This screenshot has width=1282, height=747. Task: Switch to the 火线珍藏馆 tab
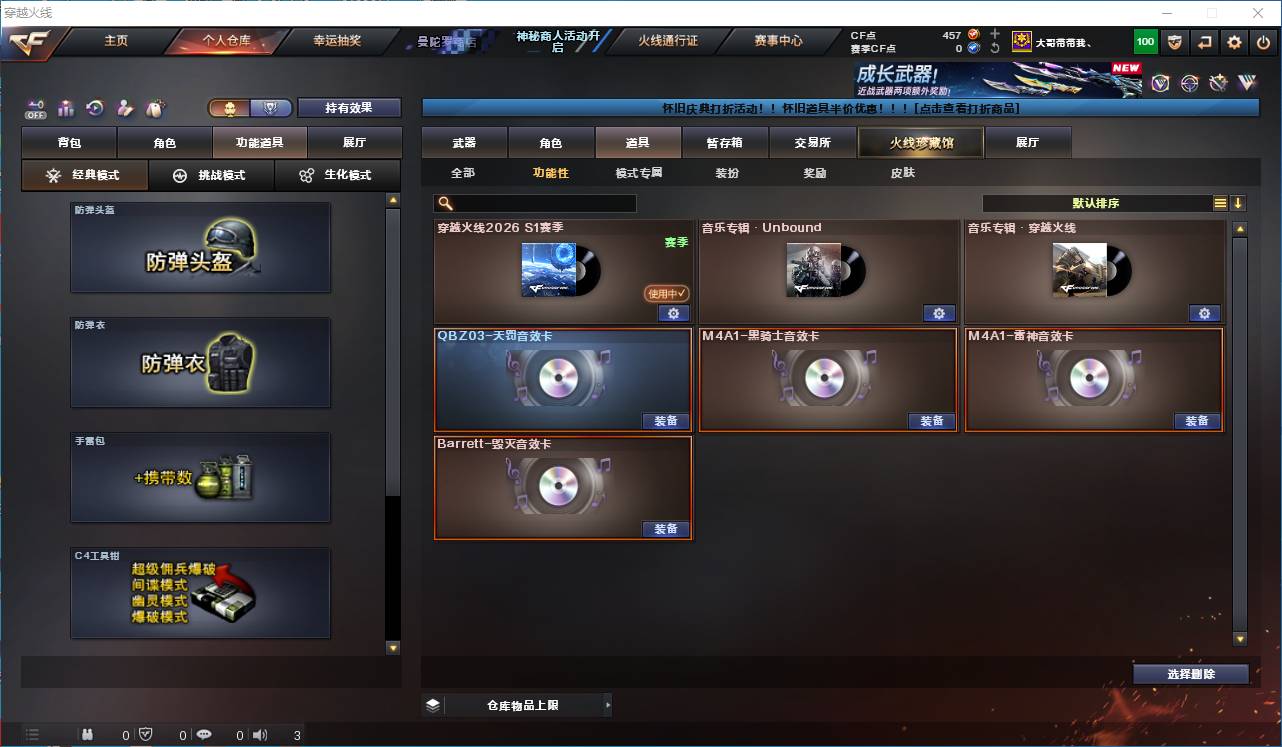(920, 142)
